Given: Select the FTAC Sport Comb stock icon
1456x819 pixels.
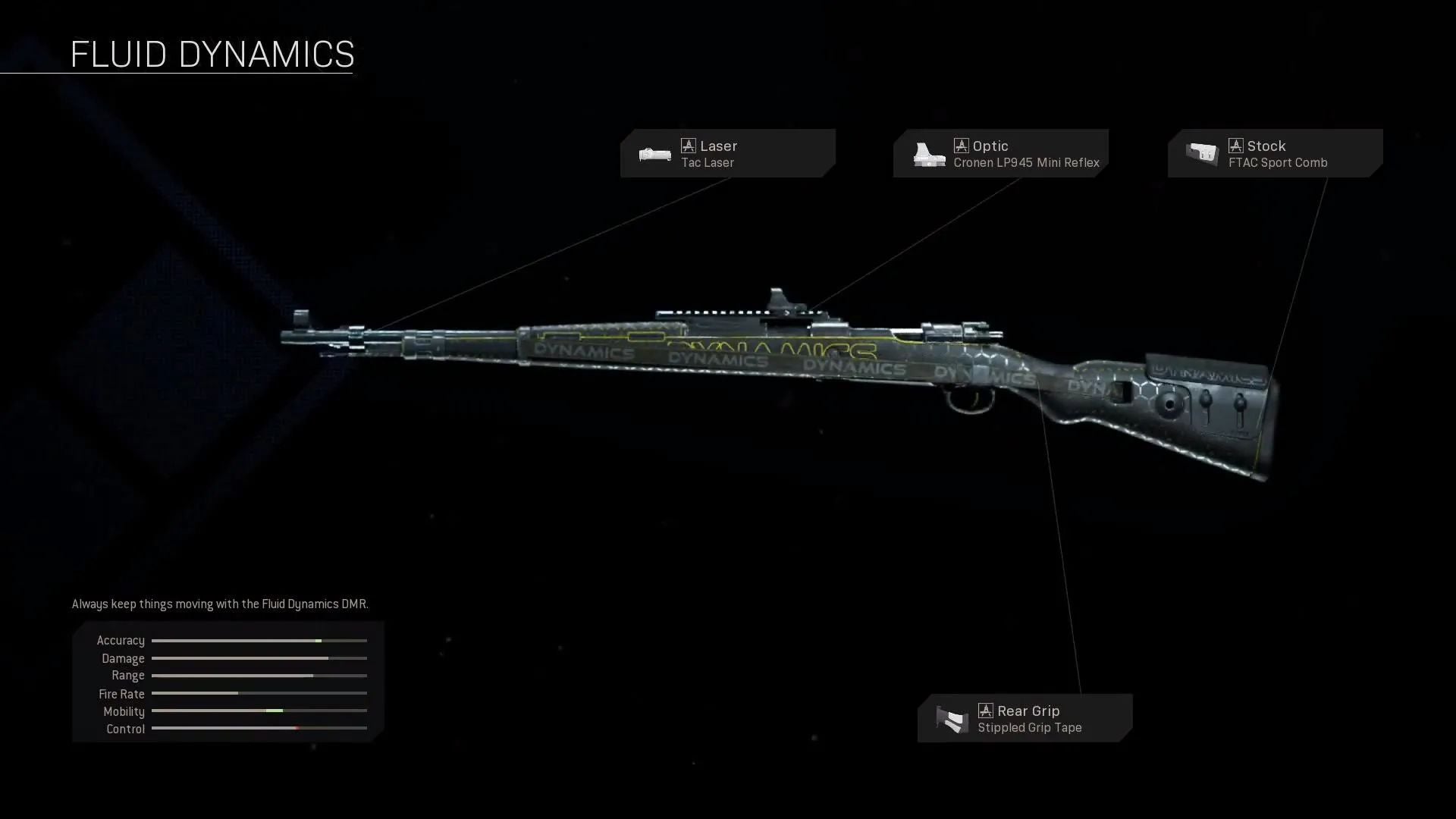Looking at the screenshot, I should [1203, 153].
